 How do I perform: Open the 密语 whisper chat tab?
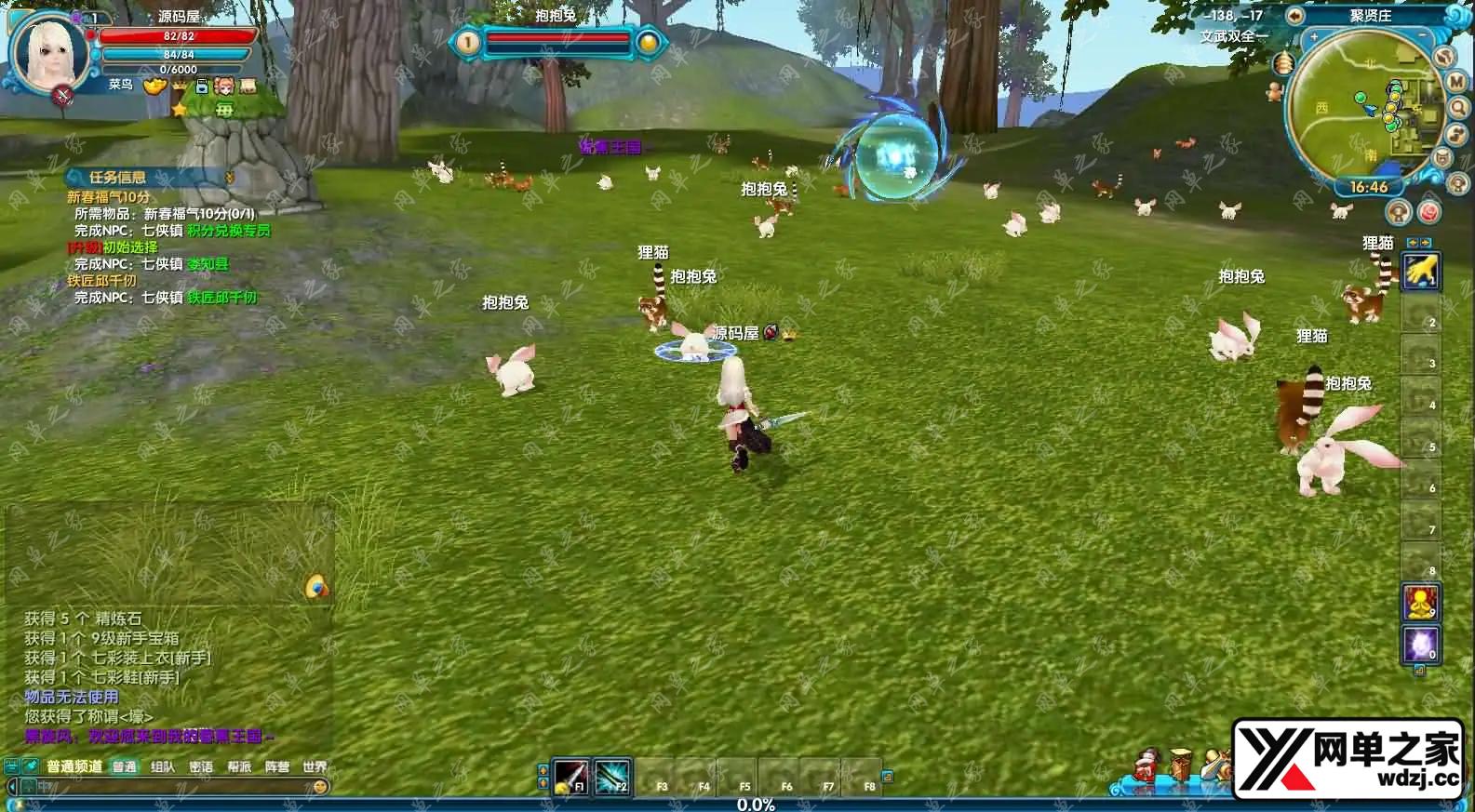point(201,767)
